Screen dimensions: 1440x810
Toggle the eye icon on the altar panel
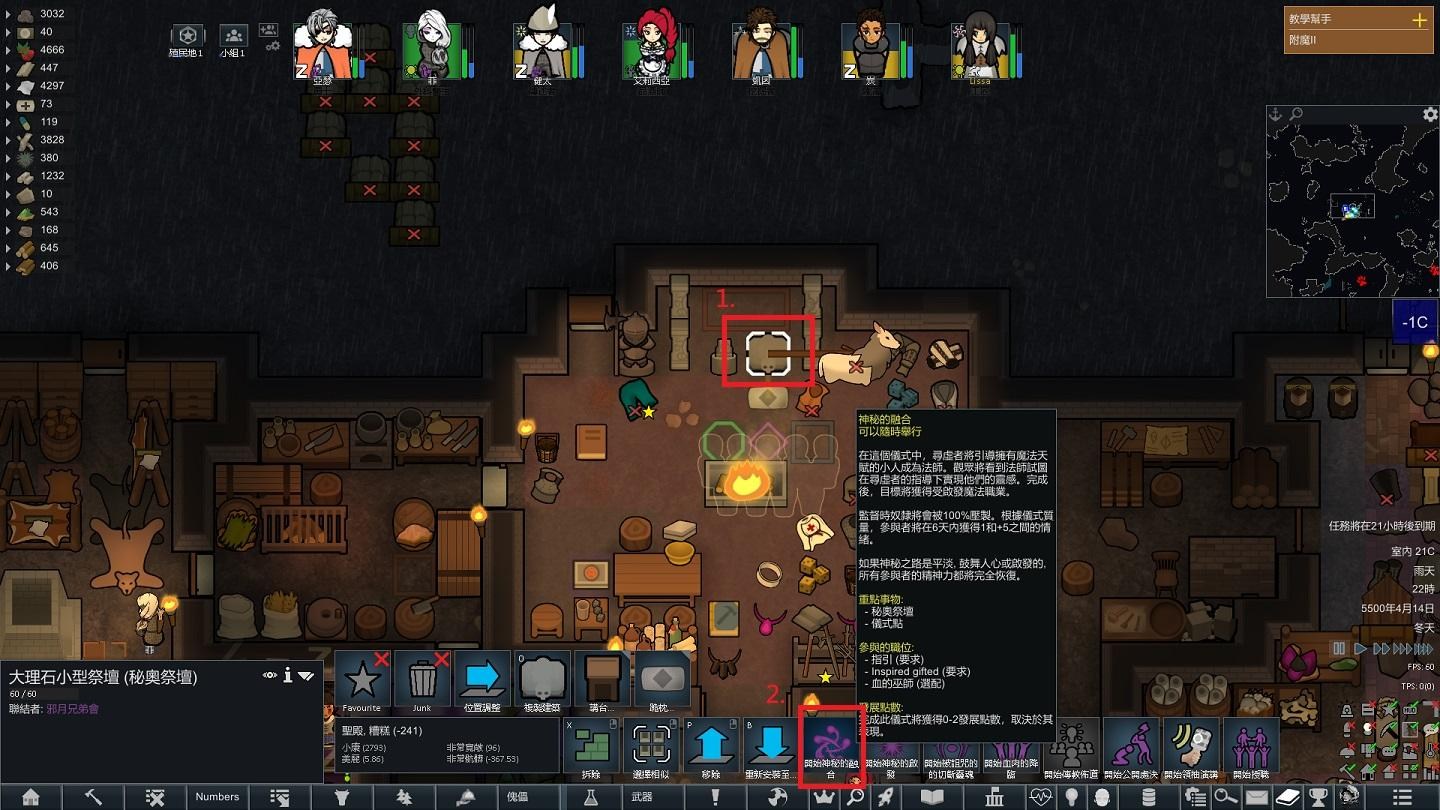(x=270, y=675)
